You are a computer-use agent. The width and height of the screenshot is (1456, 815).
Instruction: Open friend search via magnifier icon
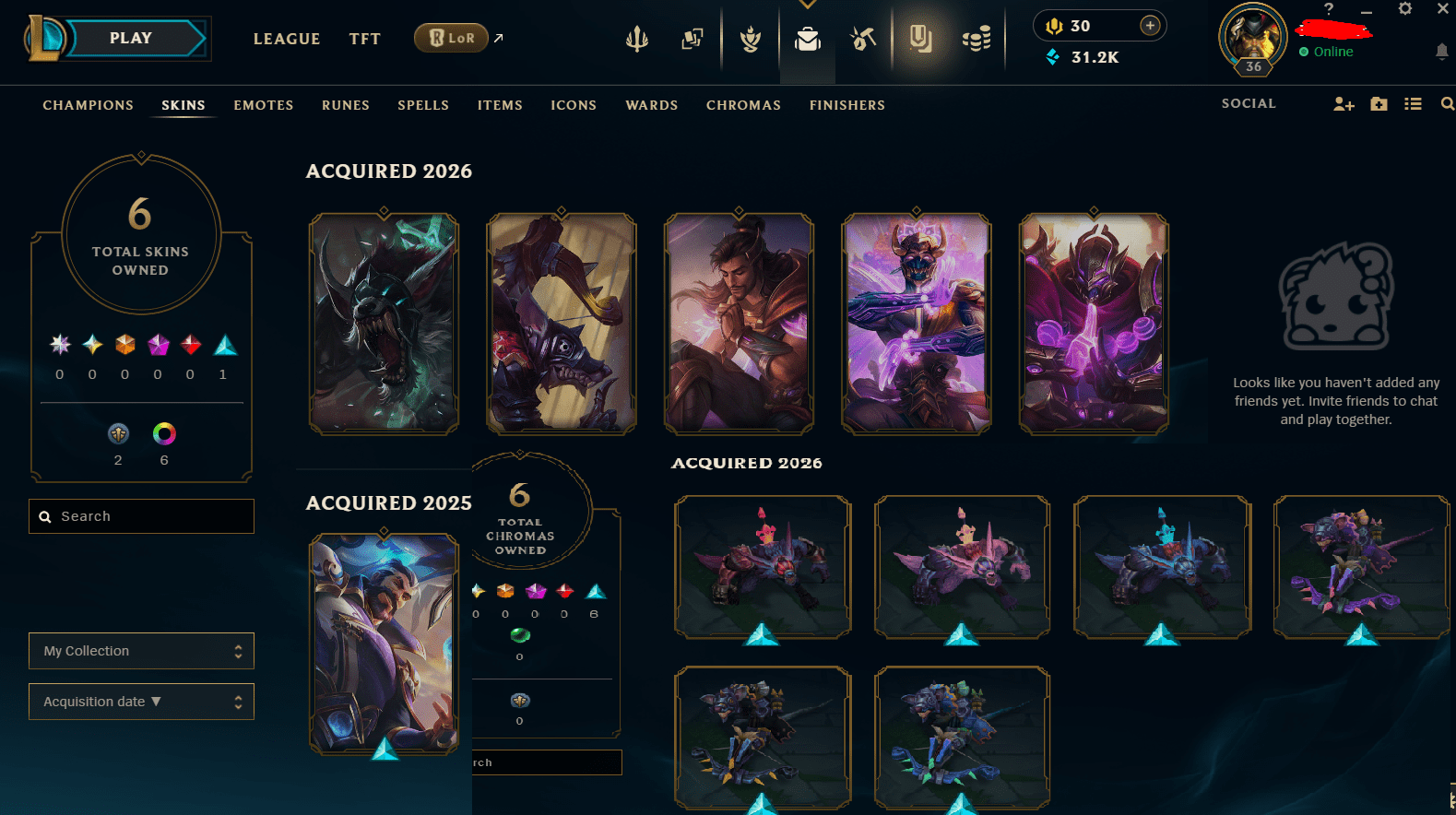[1448, 104]
